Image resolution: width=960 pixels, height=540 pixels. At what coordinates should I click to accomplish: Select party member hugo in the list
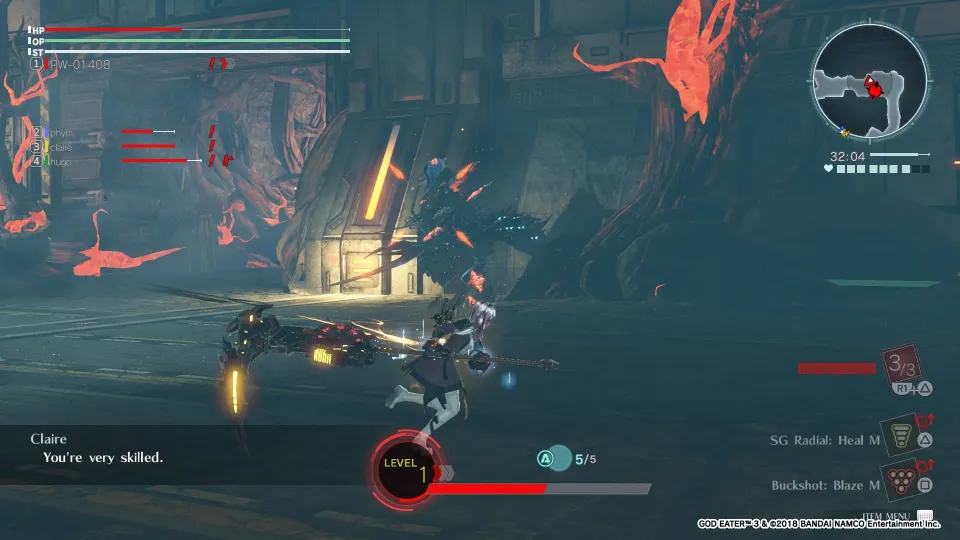[x=60, y=160]
